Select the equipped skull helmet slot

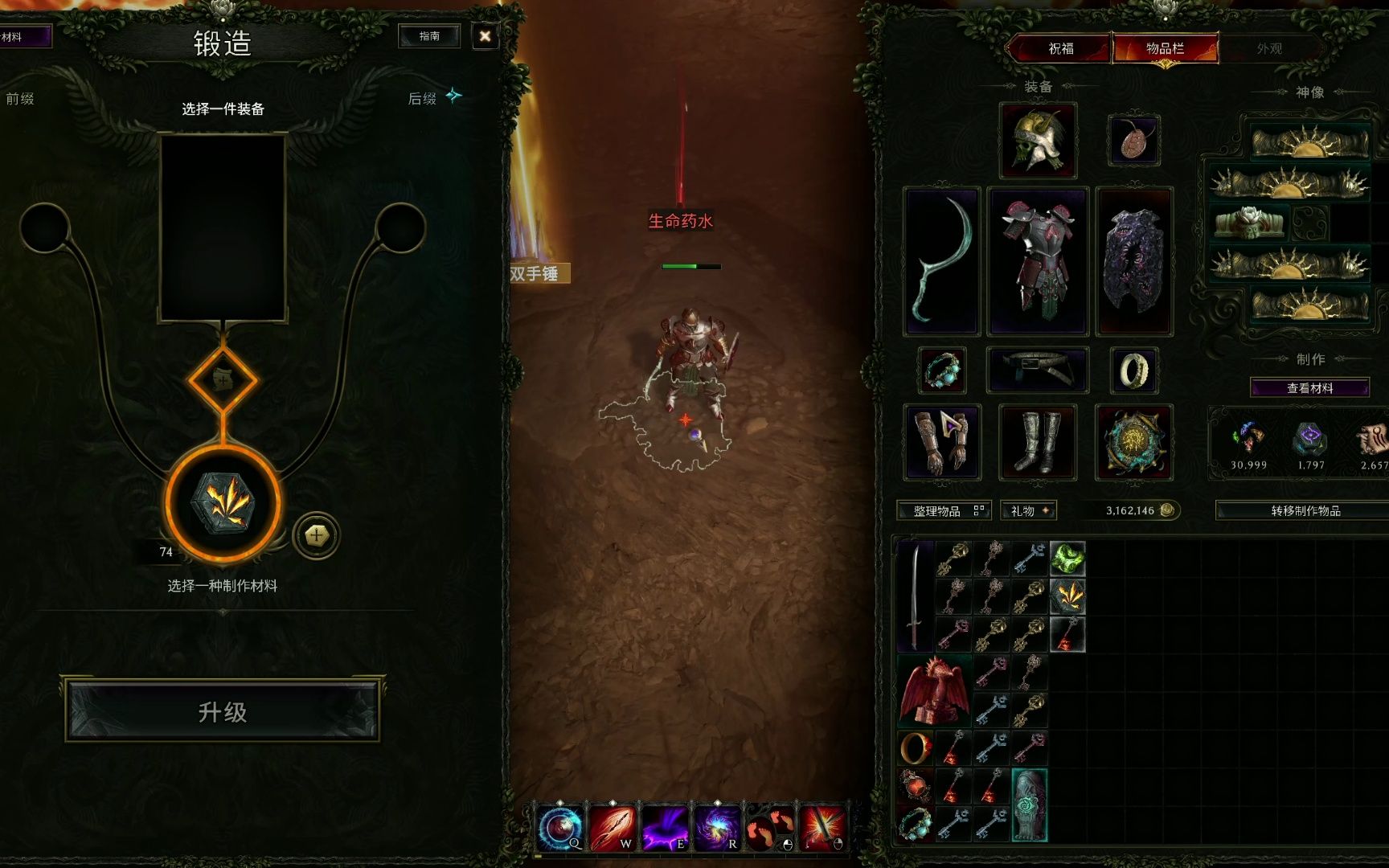click(x=1038, y=141)
